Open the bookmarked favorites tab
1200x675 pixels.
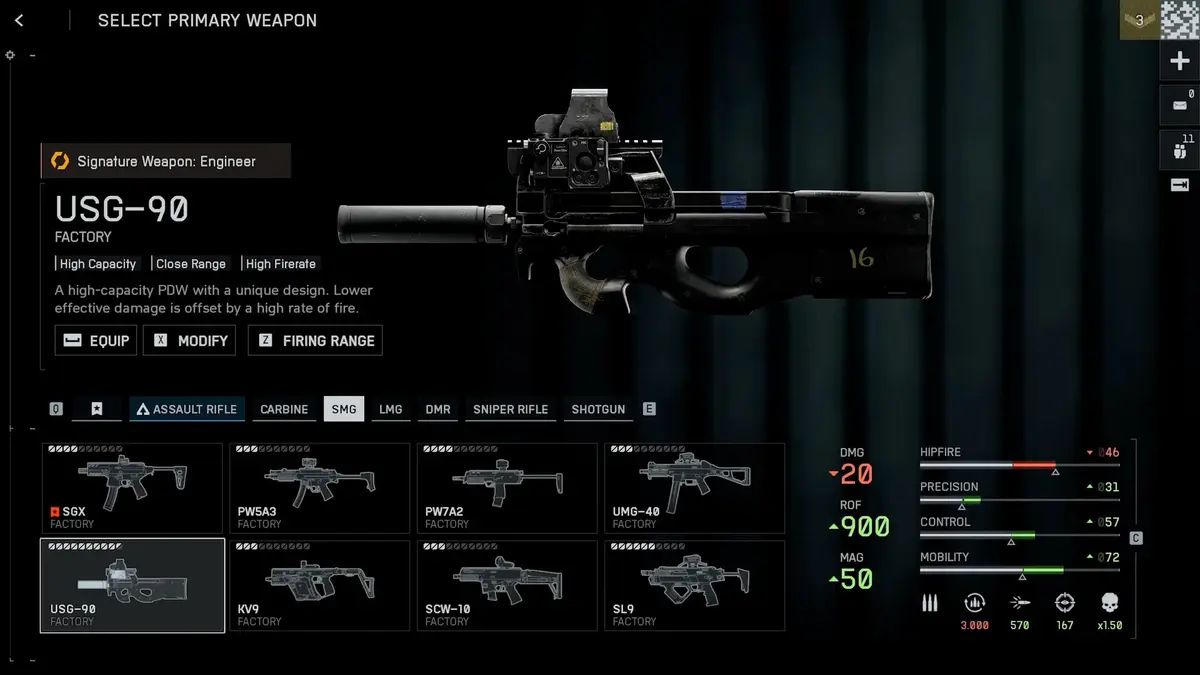97,409
